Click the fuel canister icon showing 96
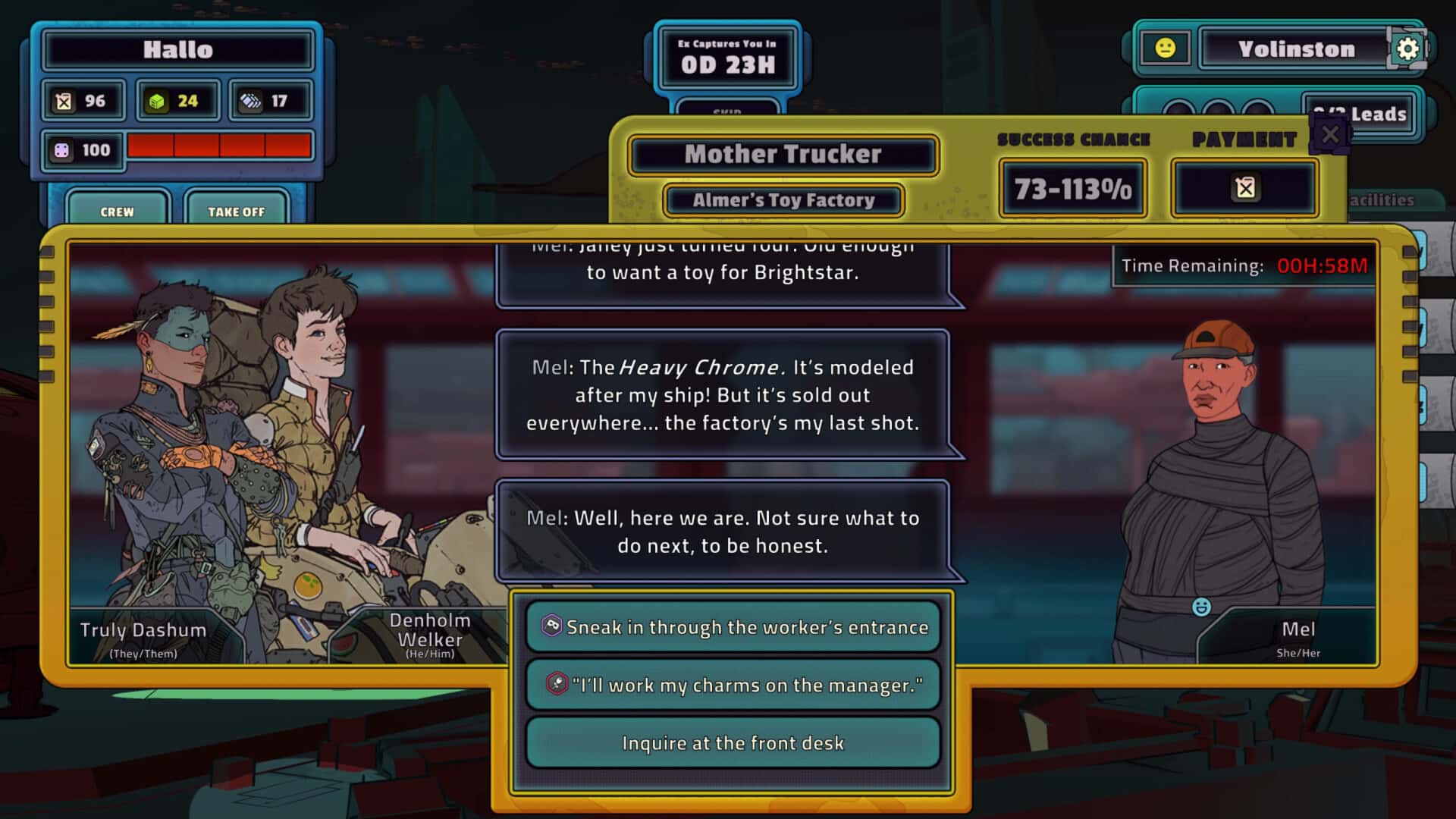 point(64,99)
